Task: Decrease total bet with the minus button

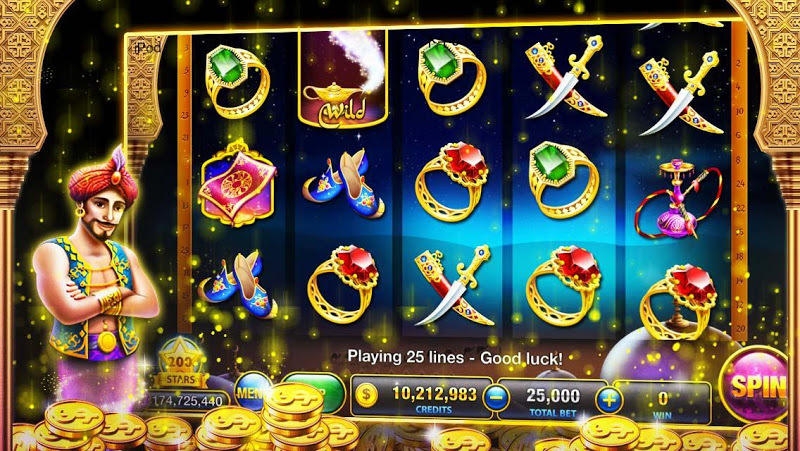Action: 493,397
